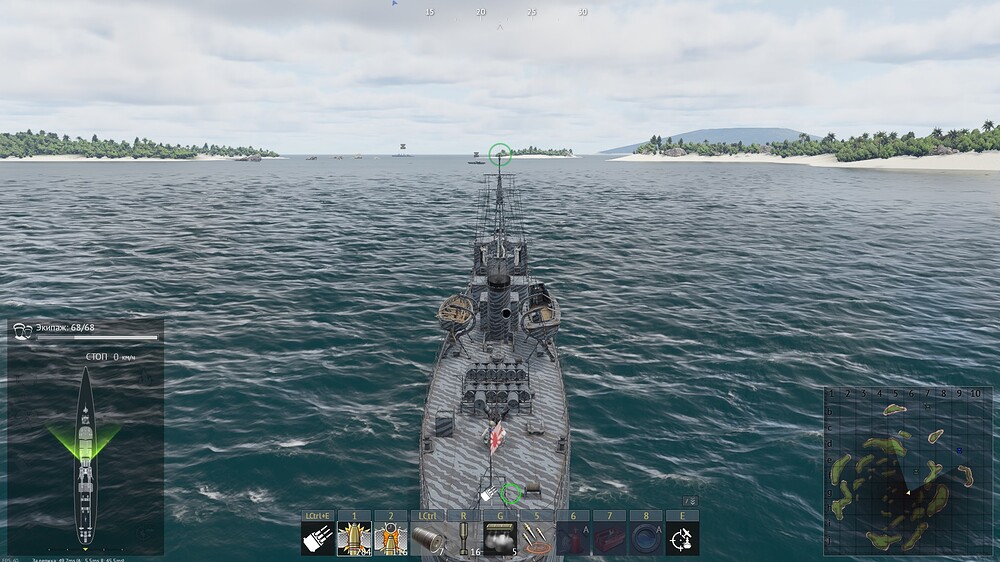Click the blue marker on the minimap

pyautogui.click(x=959, y=450)
